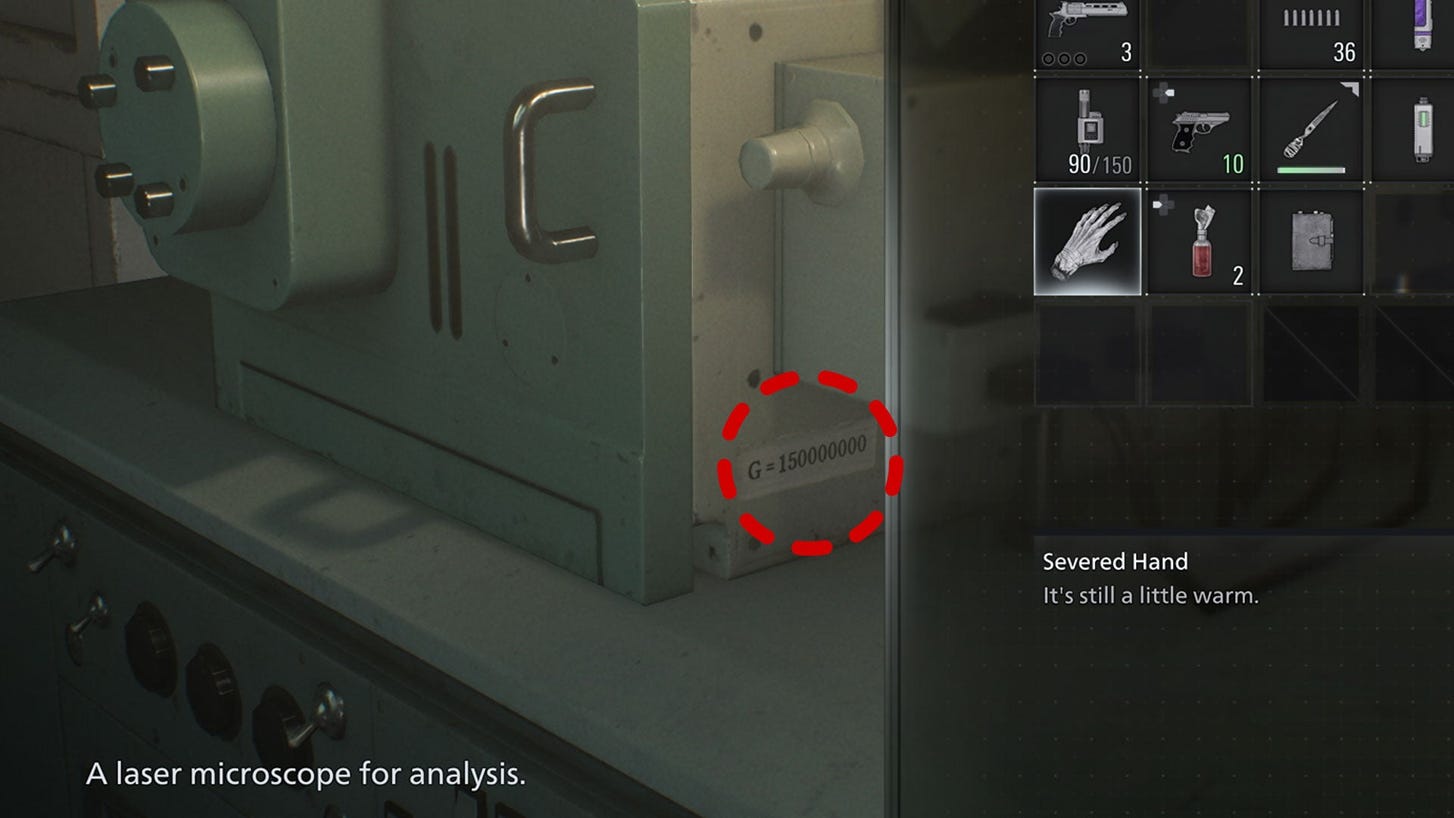Select the handgun ammo stack of 36
Viewport: 1454px width, 818px height.
1311,33
